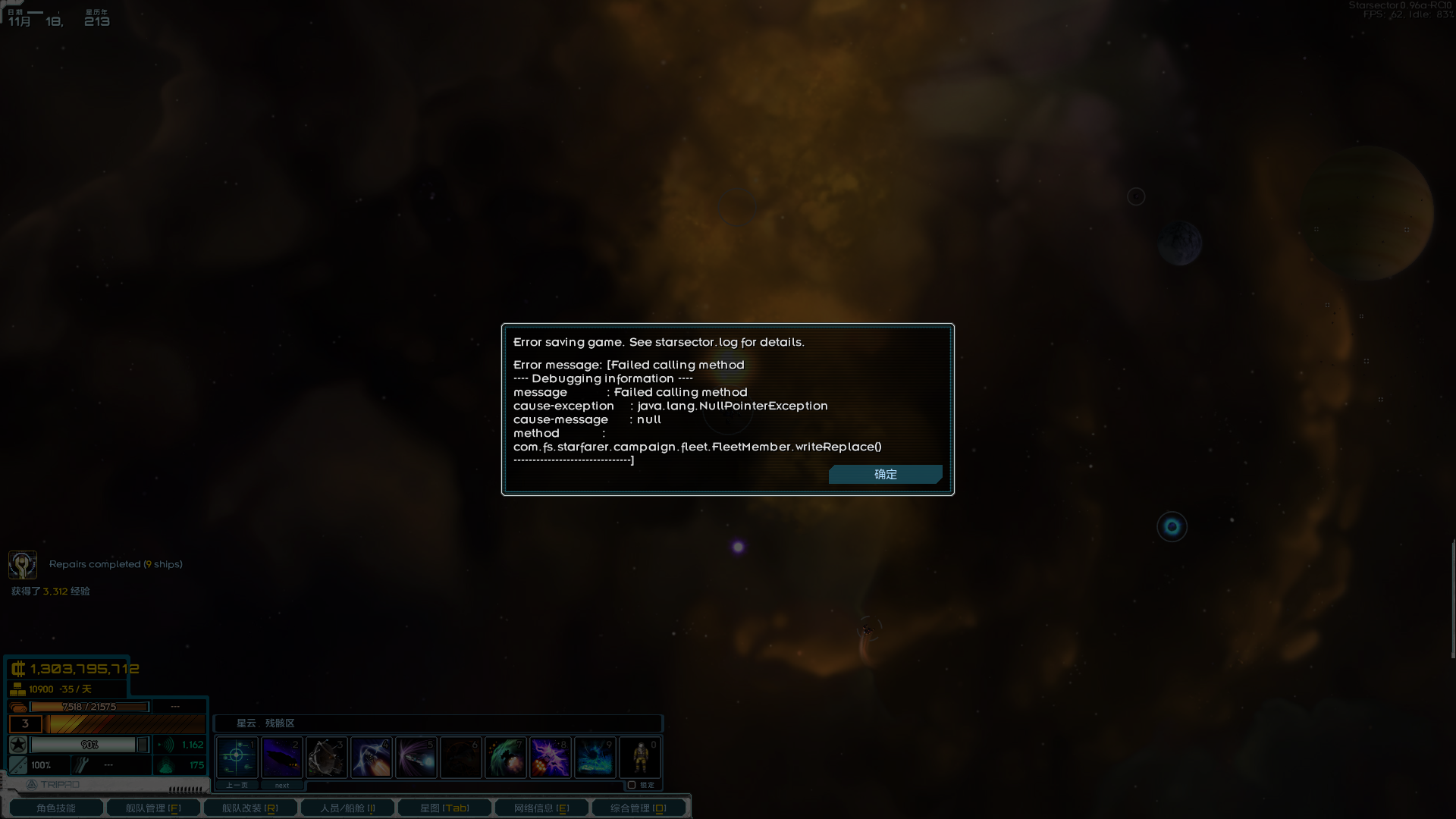Click the 90% combat readiness bar
This screenshot has height=819, width=1456.
point(89,744)
